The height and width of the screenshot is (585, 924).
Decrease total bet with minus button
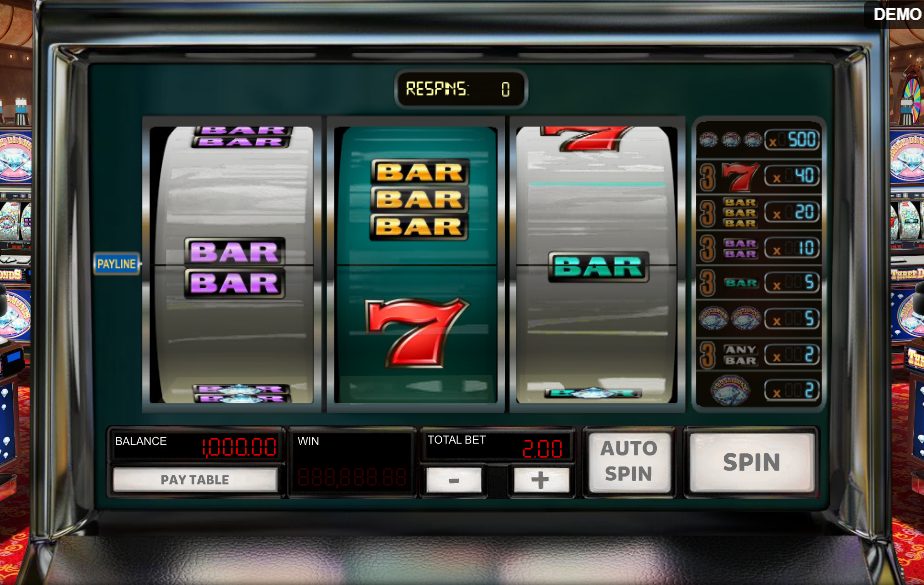click(454, 480)
